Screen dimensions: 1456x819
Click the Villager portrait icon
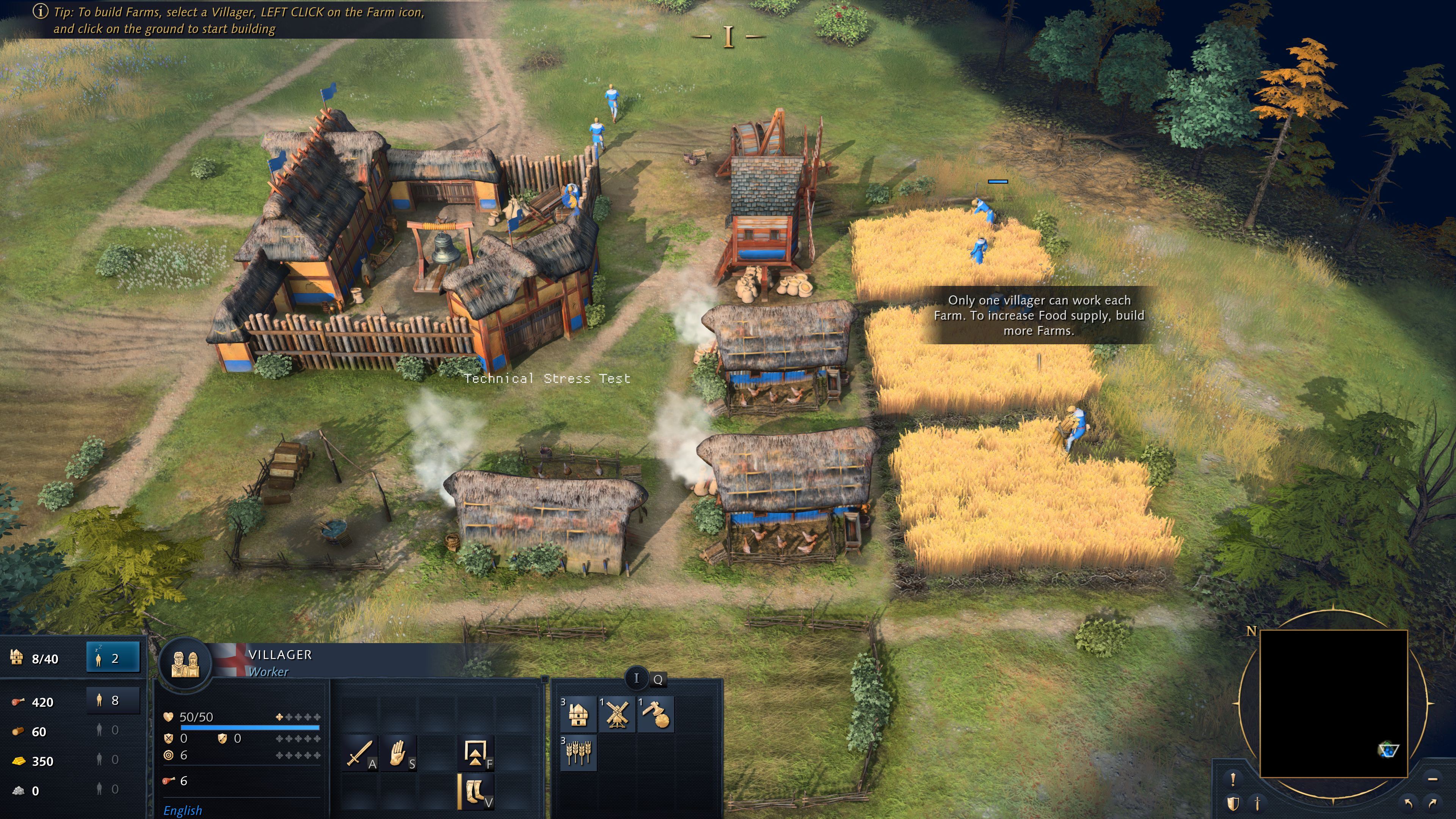[x=185, y=664]
